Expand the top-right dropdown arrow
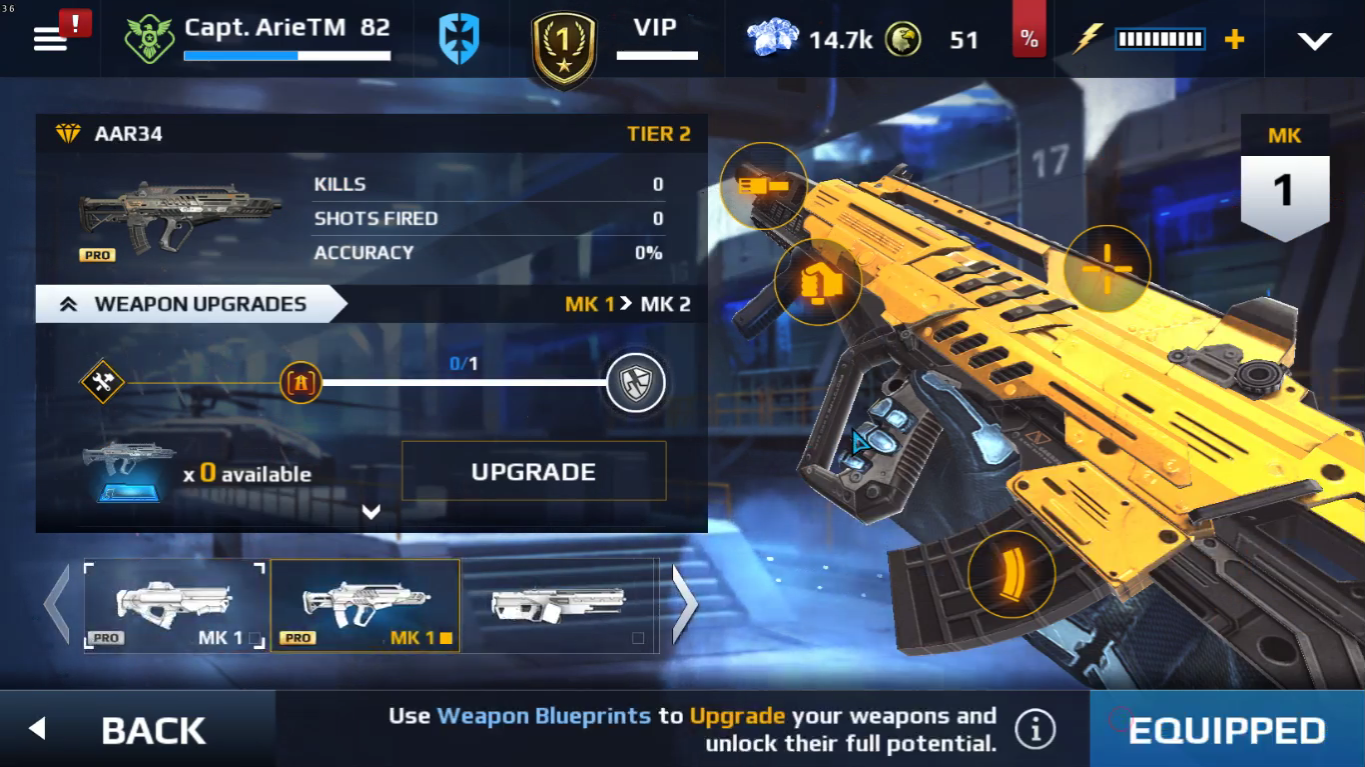 tap(1314, 40)
